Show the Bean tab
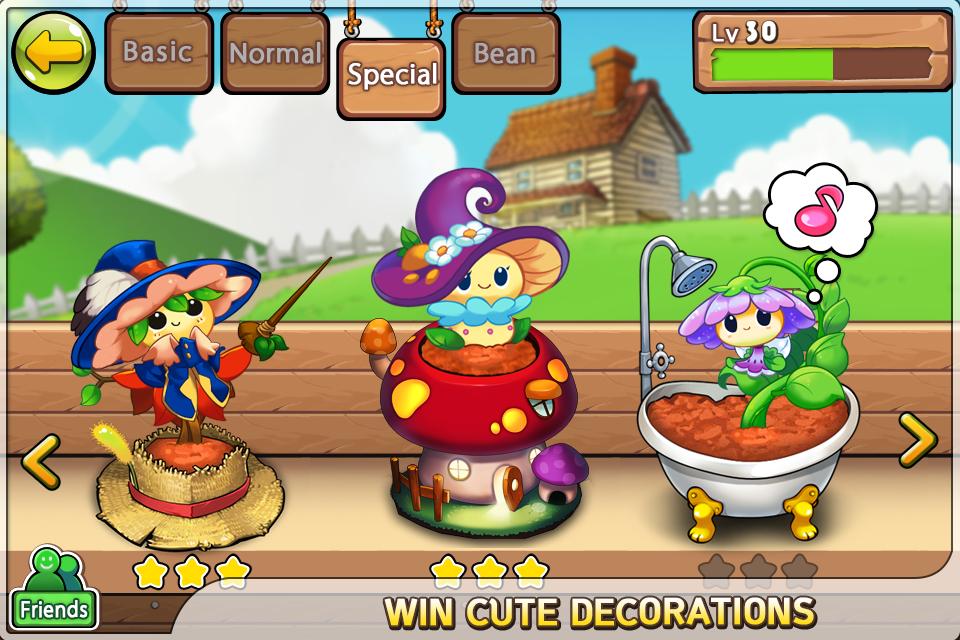This screenshot has width=960, height=640. (505, 53)
